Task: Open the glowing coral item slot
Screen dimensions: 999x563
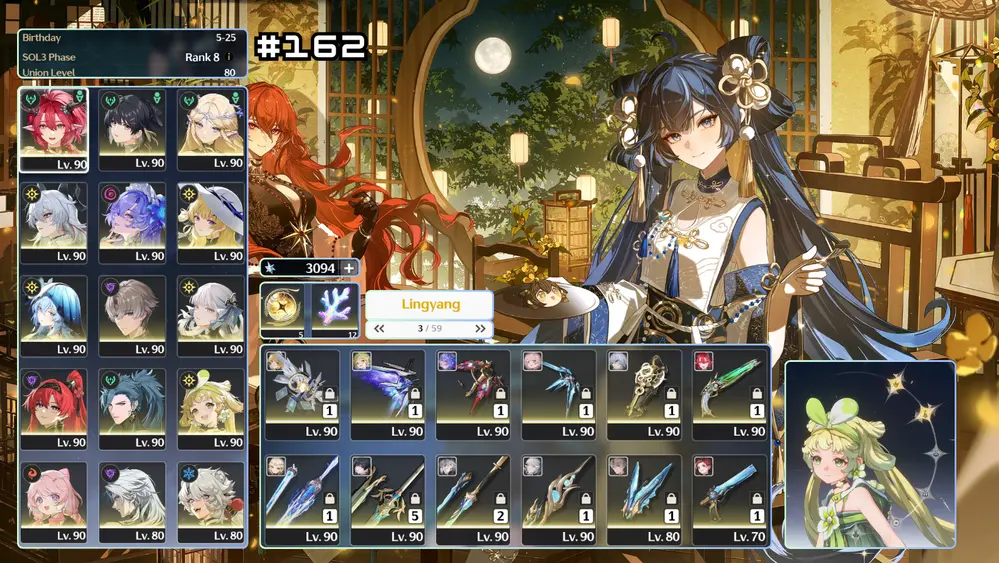Action: pos(336,309)
